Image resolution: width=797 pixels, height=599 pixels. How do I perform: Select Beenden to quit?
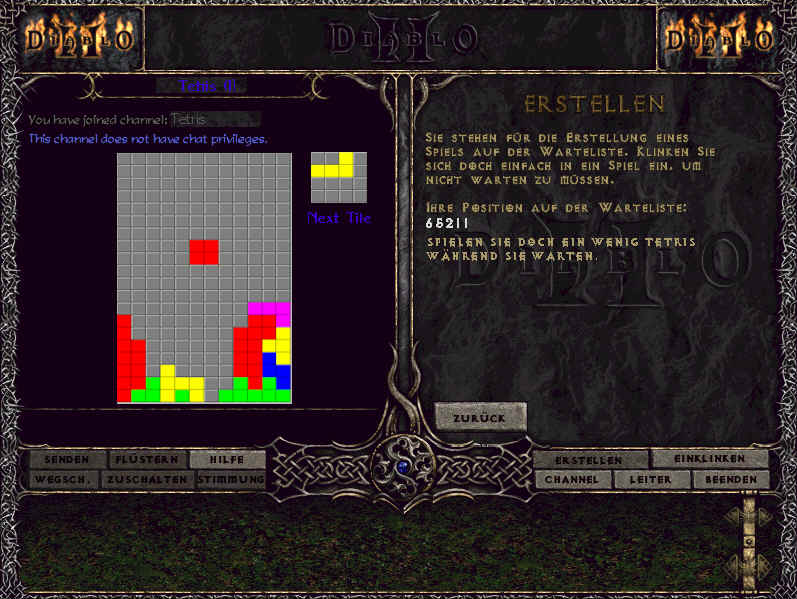731,480
